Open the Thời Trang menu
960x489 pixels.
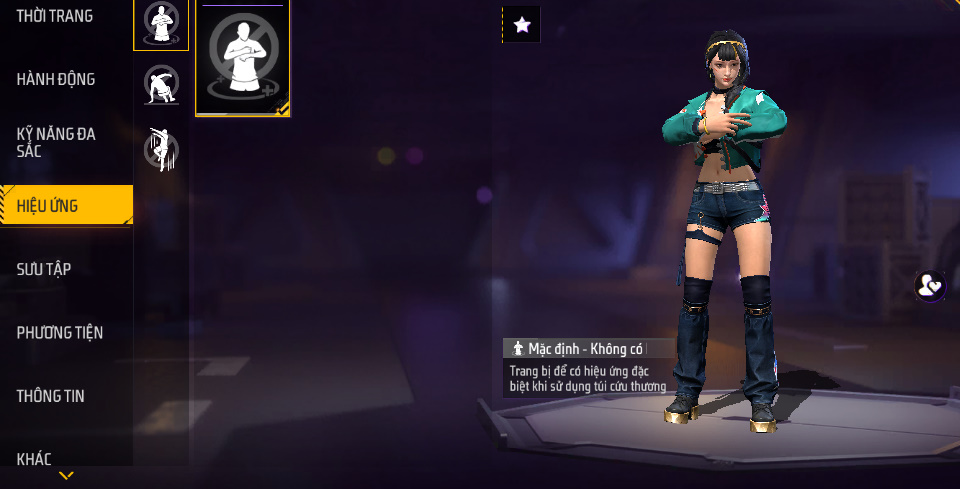pos(55,16)
